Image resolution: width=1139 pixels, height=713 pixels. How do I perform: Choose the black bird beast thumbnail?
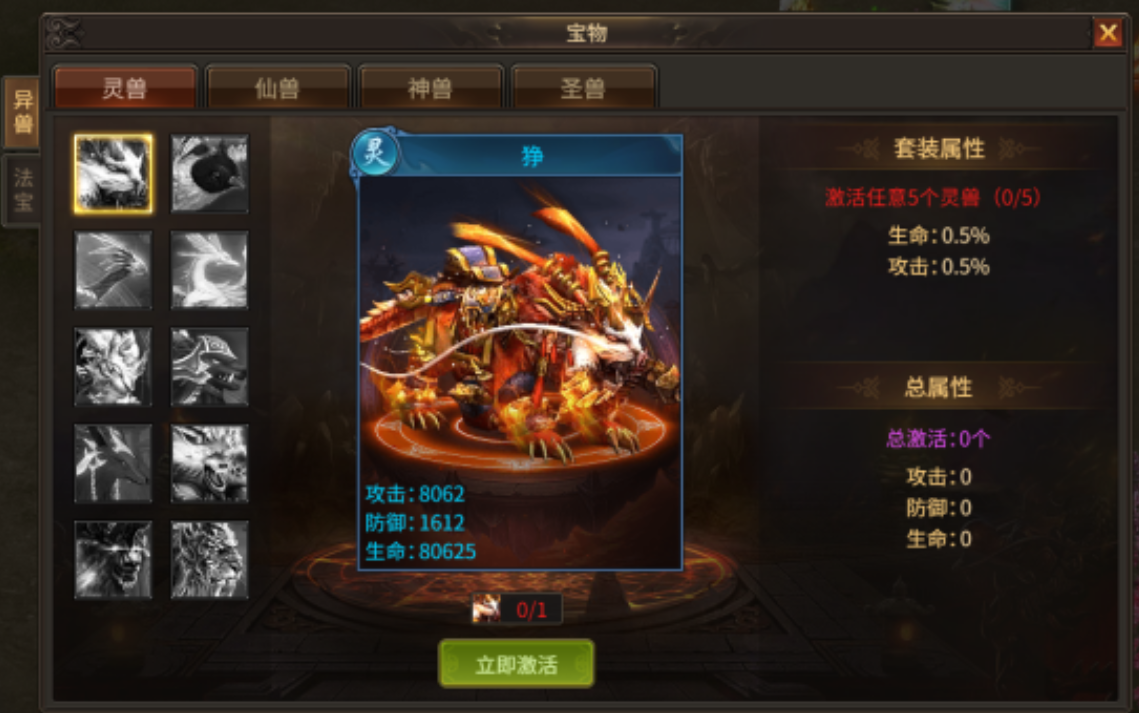tap(210, 174)
